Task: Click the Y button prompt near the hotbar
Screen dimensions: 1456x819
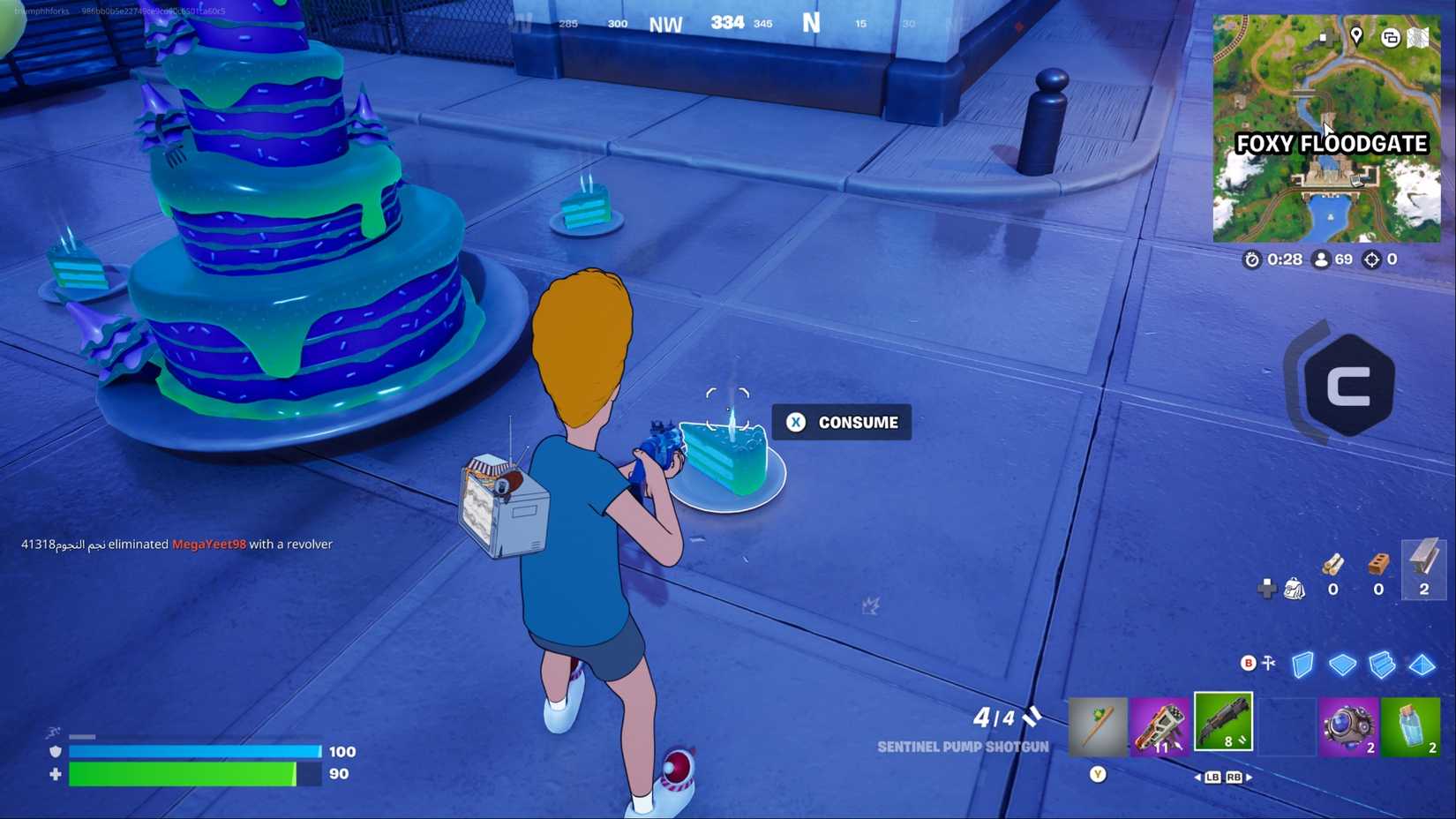Action: [1098, 774]
